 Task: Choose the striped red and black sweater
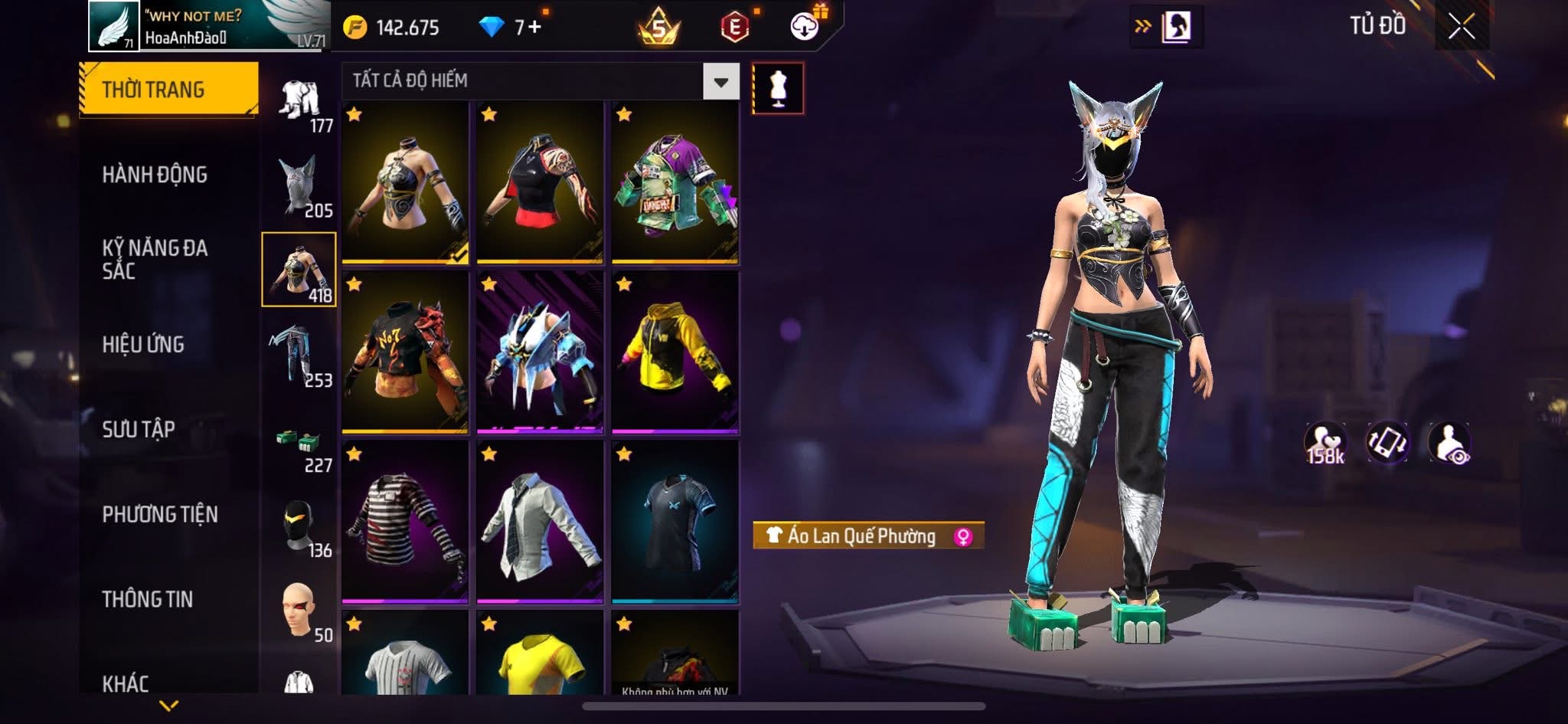(404, 522)
